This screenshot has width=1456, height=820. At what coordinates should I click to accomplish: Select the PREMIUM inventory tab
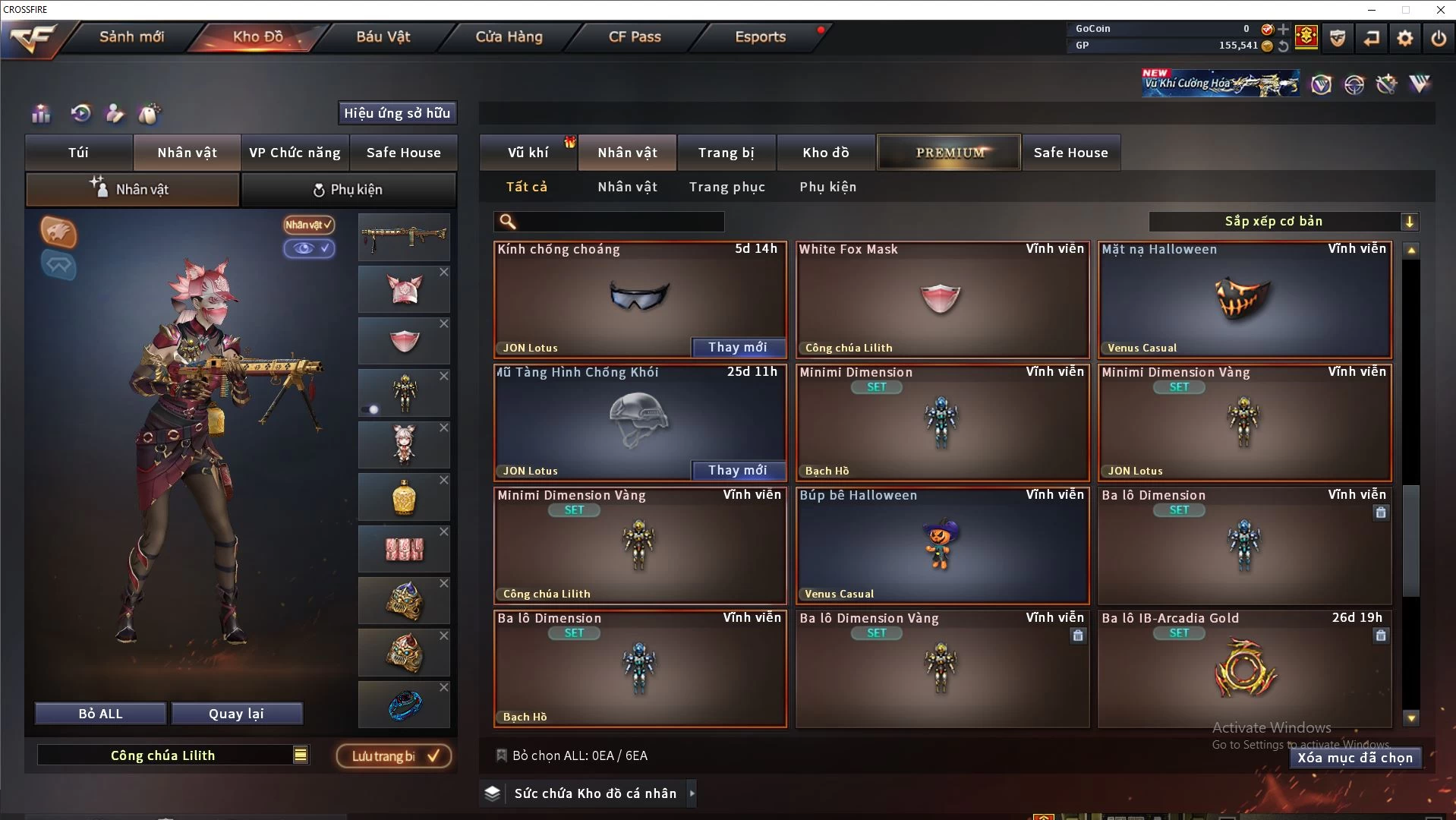click(949, 153)
